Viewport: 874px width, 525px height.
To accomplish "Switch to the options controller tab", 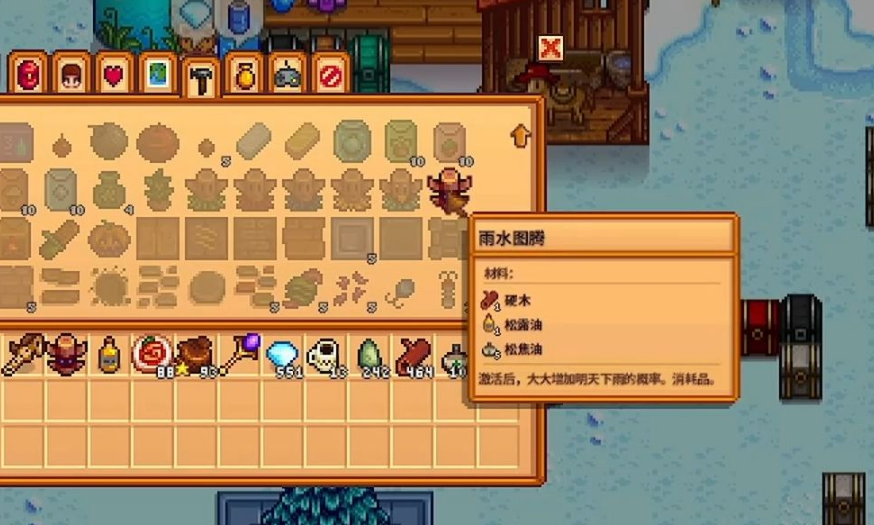I will pos(287,74).
